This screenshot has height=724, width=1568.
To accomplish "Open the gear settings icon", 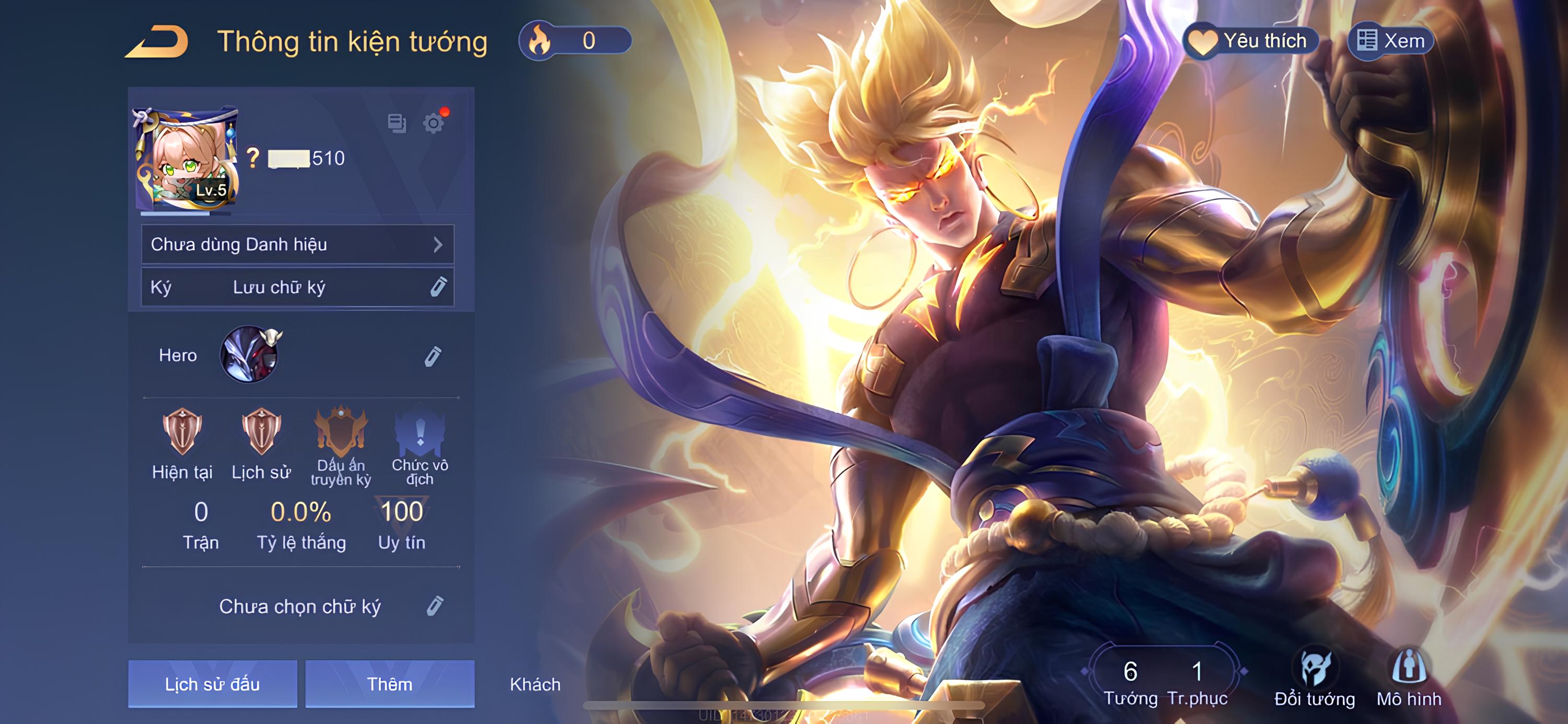I will [433, 123].
